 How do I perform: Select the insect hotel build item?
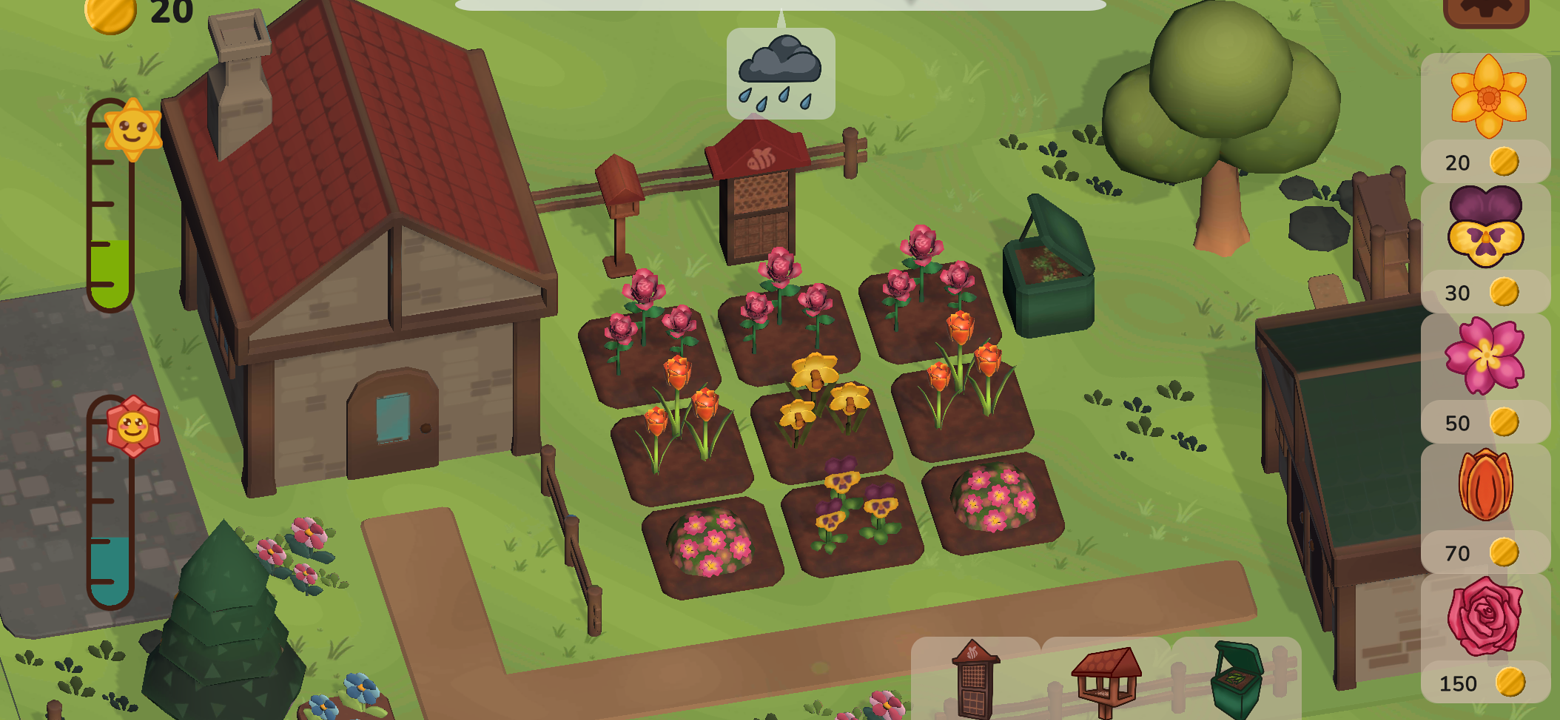pyautogui.click(x=975, y=680)
